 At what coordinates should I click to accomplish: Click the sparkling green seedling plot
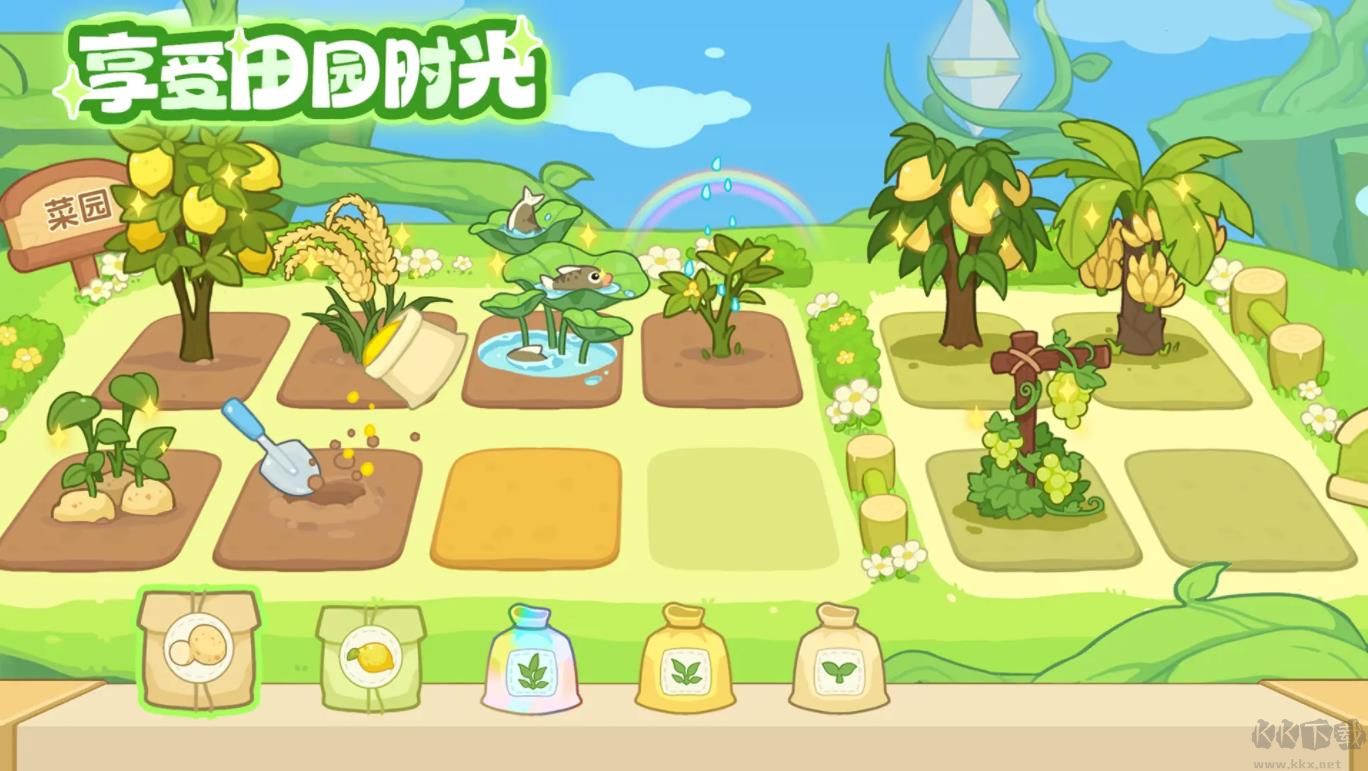tap(720, 290)
